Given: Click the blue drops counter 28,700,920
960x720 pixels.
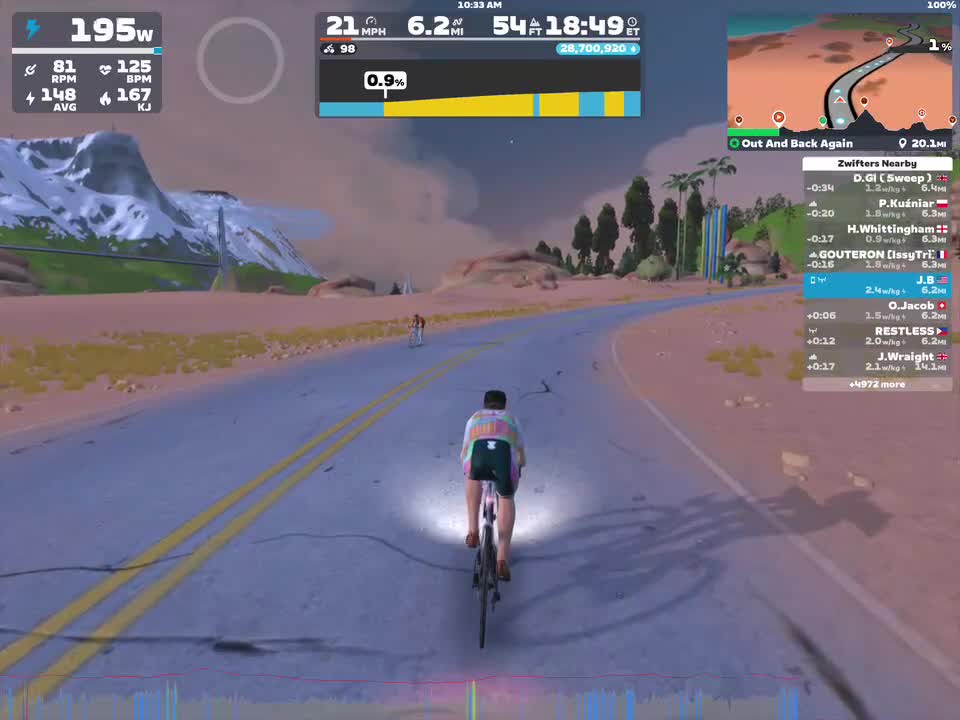Looking at the screenshot, I should [x=598, y=48].
